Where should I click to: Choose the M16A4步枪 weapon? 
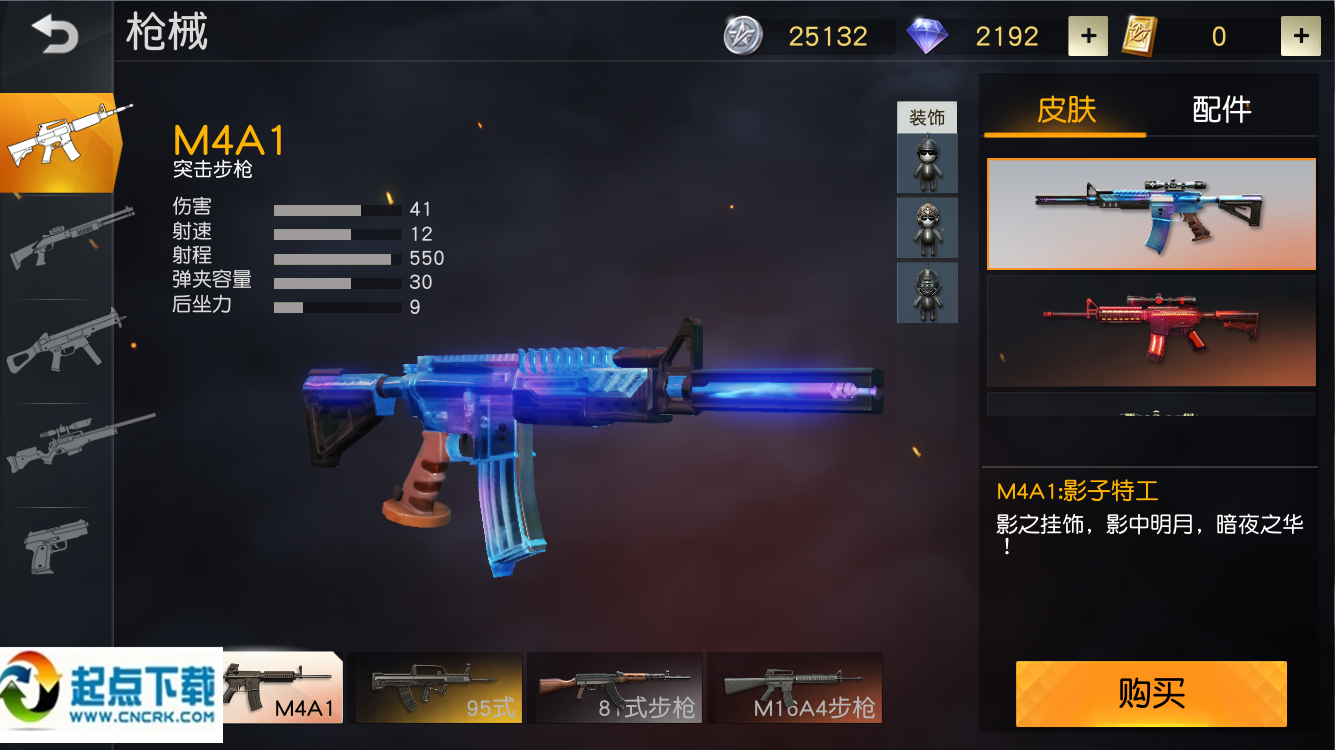[x=795, y=688]
